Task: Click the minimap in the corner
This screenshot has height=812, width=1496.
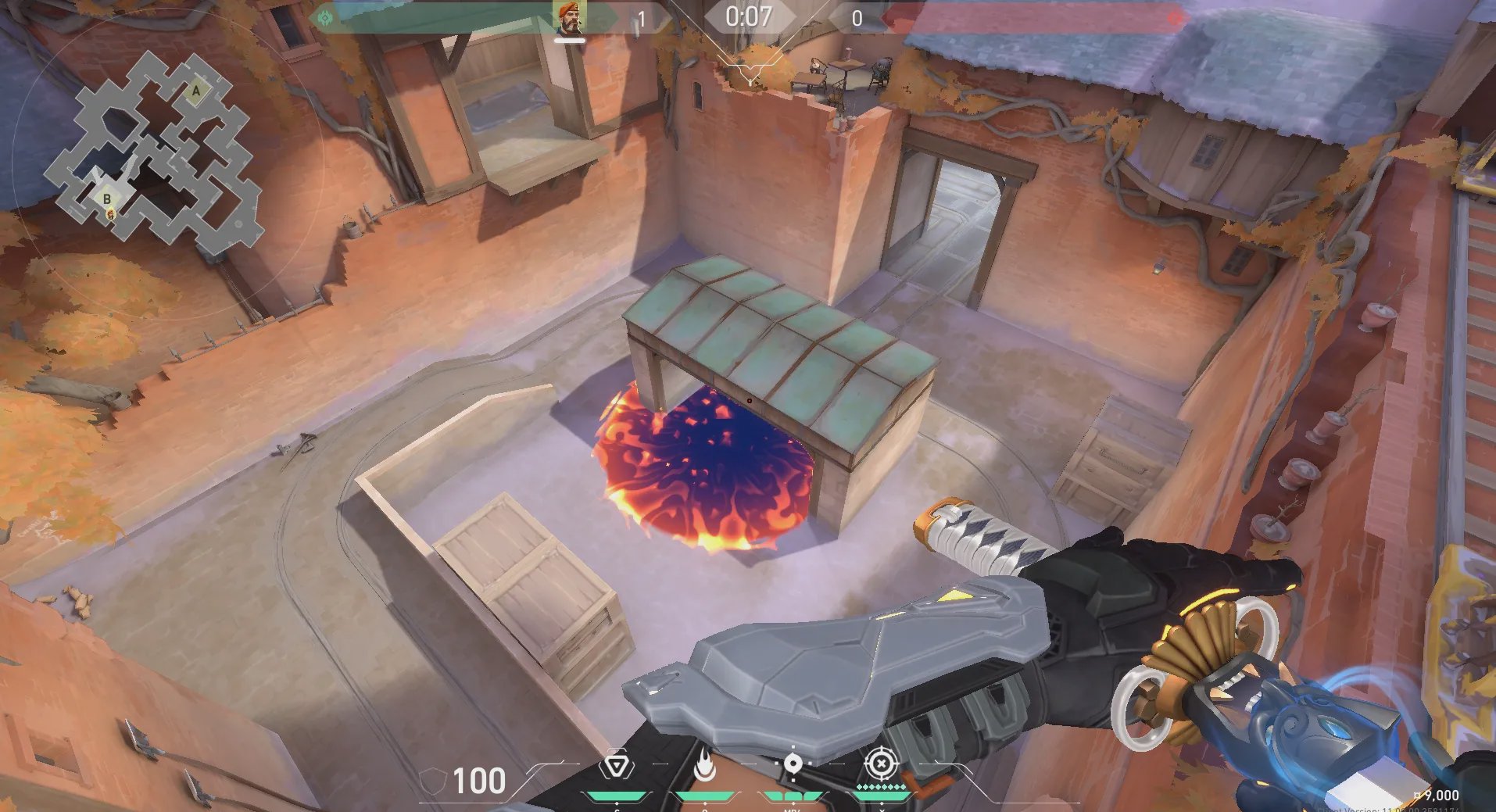Action: click(x=154, y=148)
